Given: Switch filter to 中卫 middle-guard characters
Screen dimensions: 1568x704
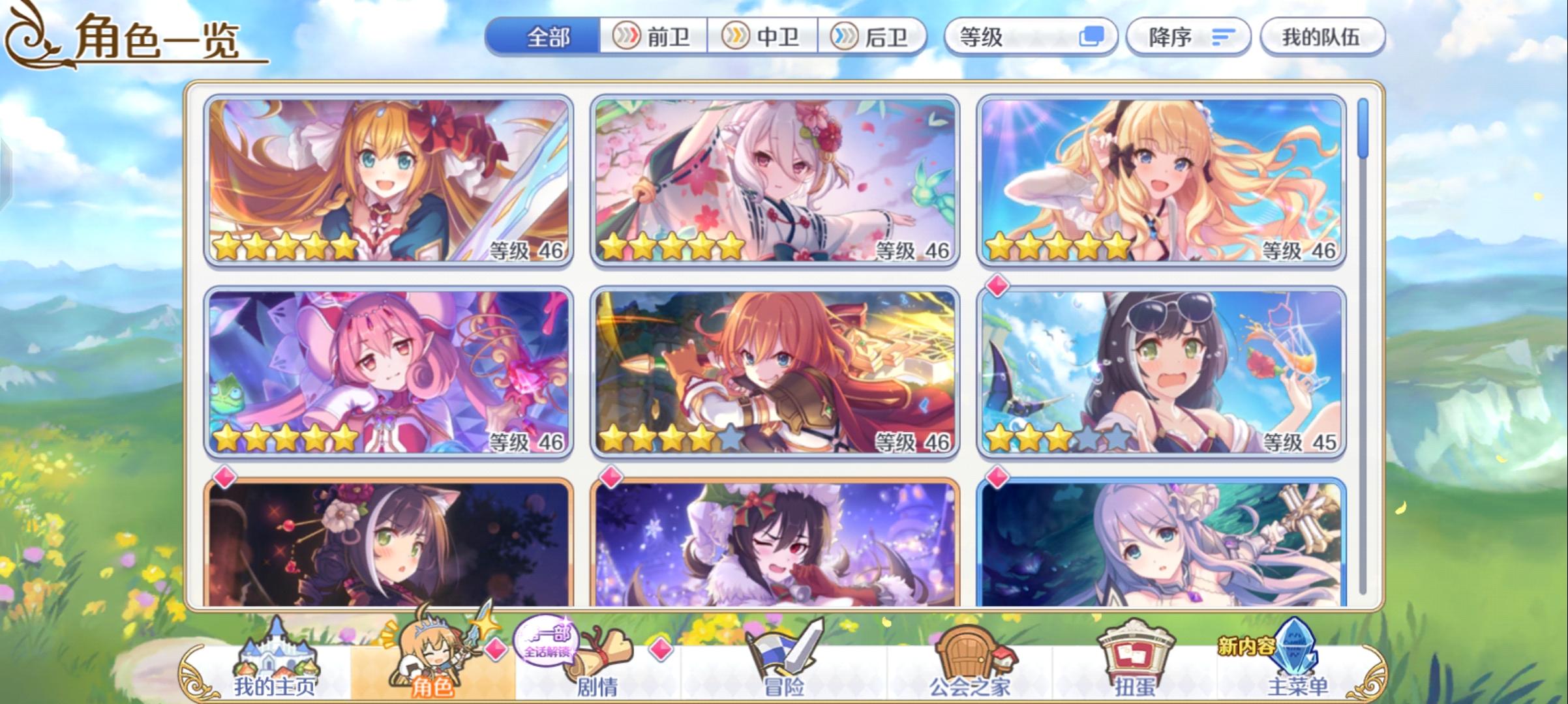Looking at the screenshot, I should (762, 37).
